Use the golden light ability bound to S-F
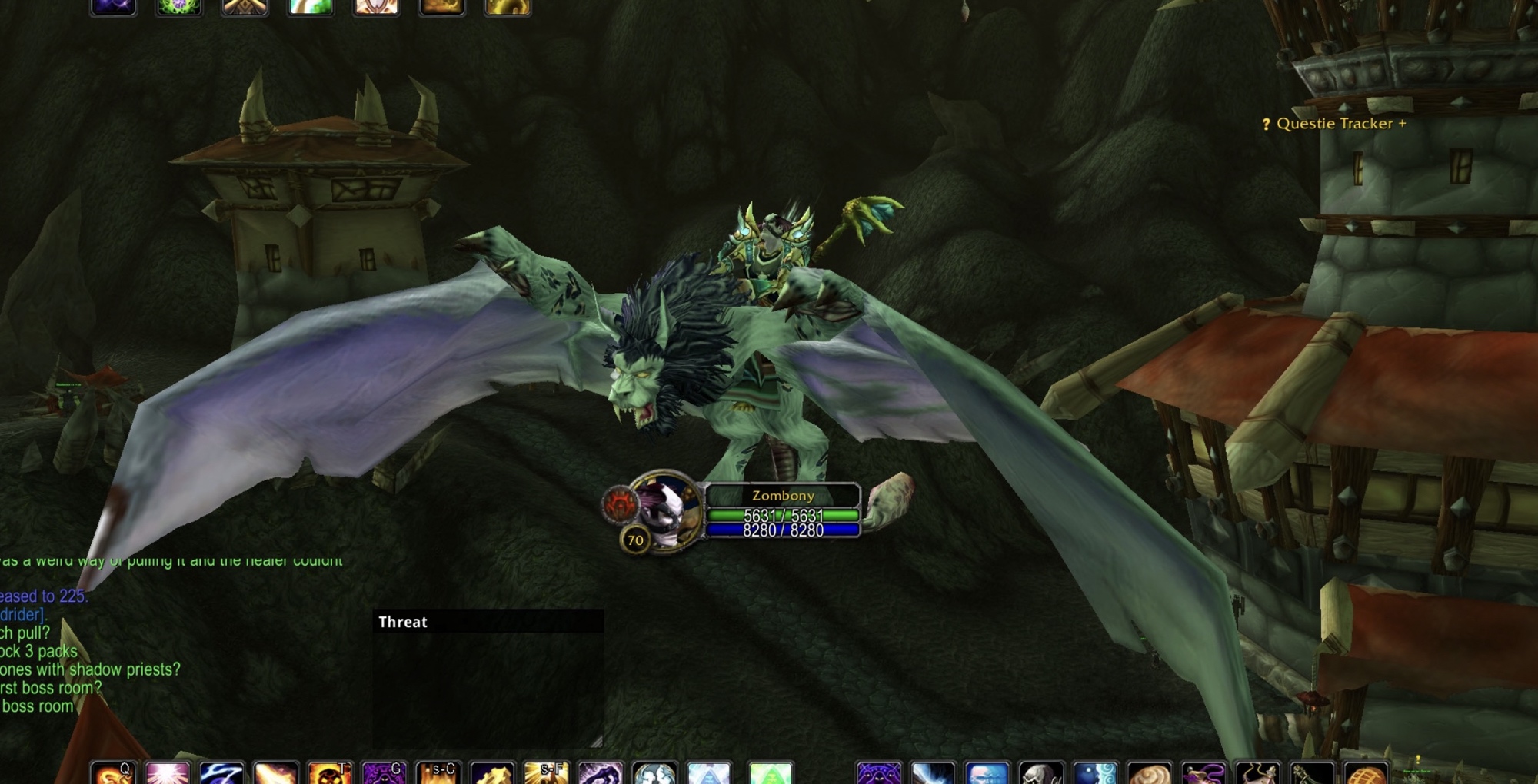 pyautogui.click(x=546, y=773)
